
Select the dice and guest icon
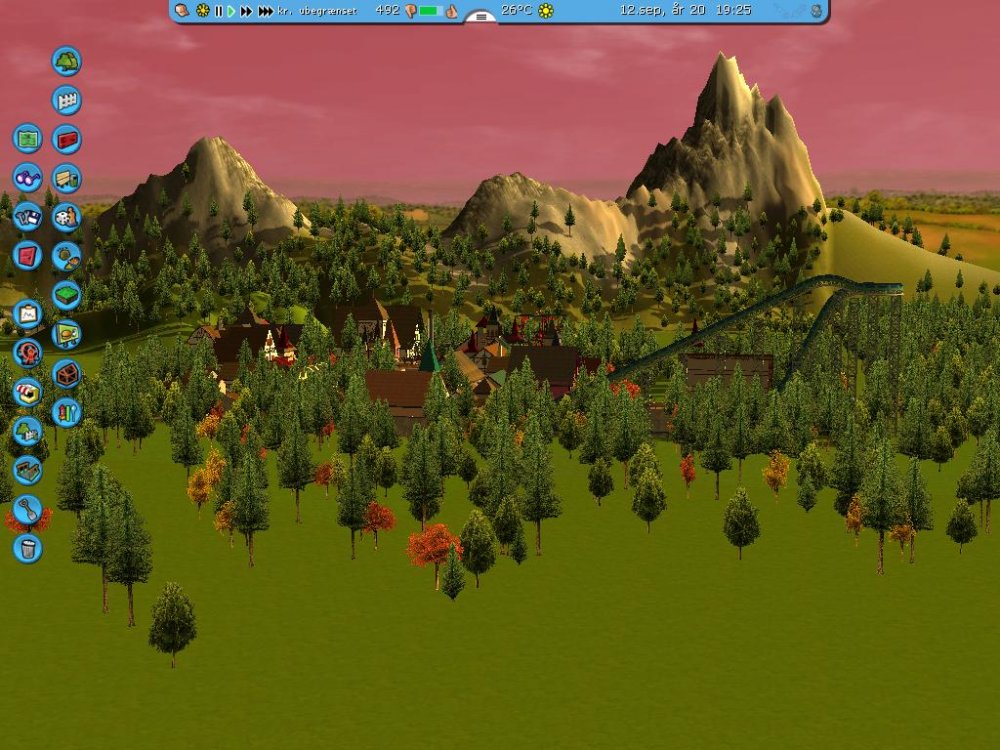pos(66,217)
